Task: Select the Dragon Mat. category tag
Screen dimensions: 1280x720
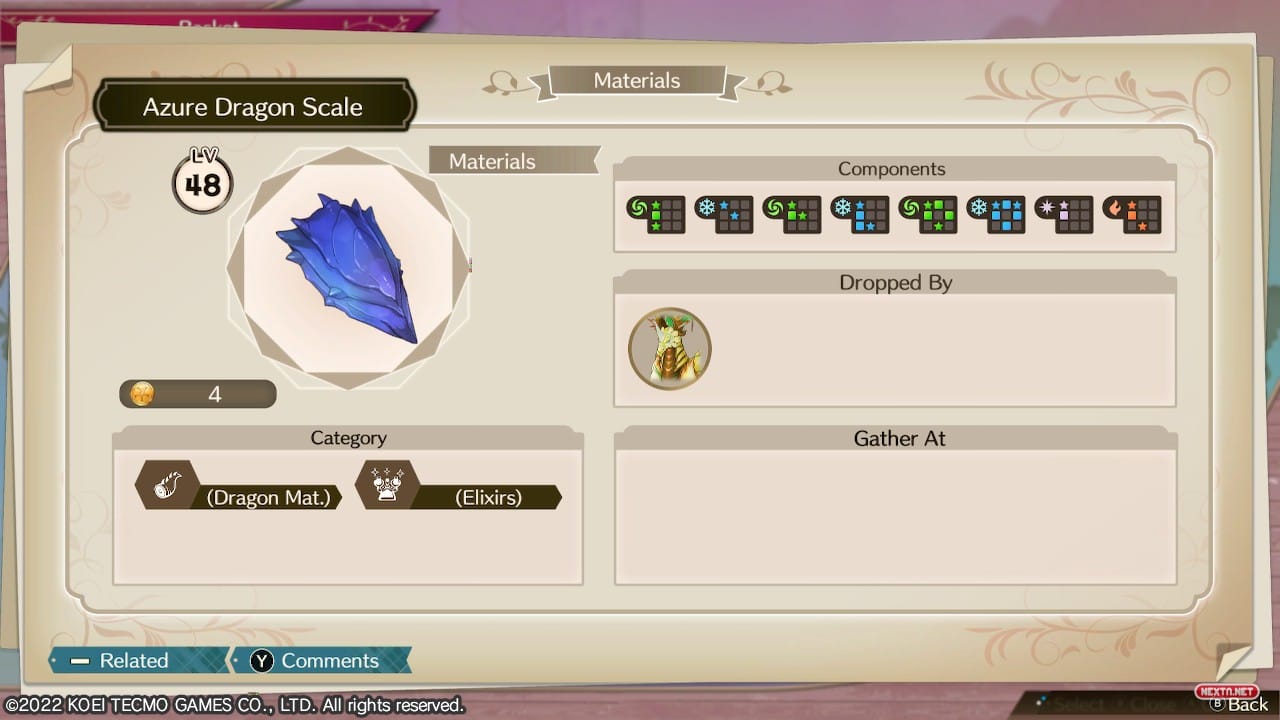Action: (x=240, y=496)
